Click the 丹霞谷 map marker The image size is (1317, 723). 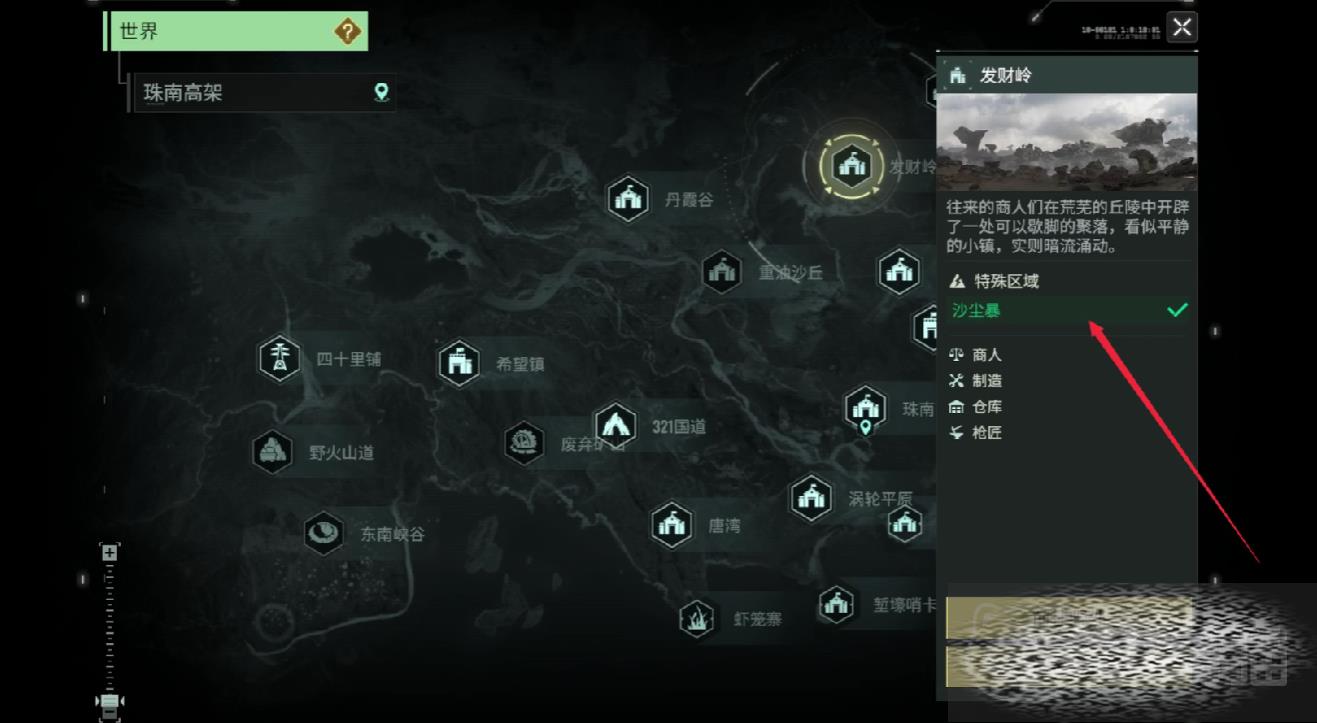(628, 198)
